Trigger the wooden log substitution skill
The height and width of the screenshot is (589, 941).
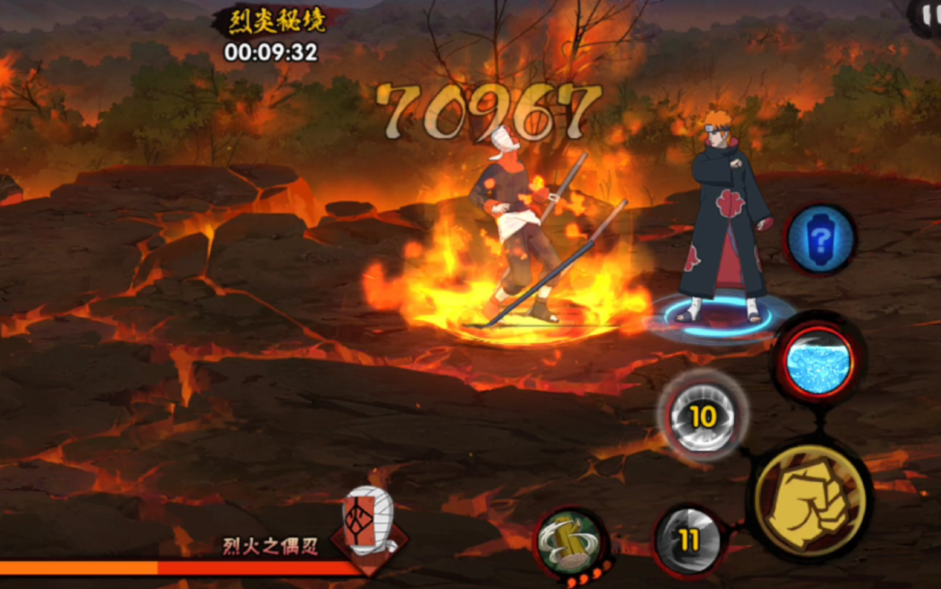(x=569, y=543)
